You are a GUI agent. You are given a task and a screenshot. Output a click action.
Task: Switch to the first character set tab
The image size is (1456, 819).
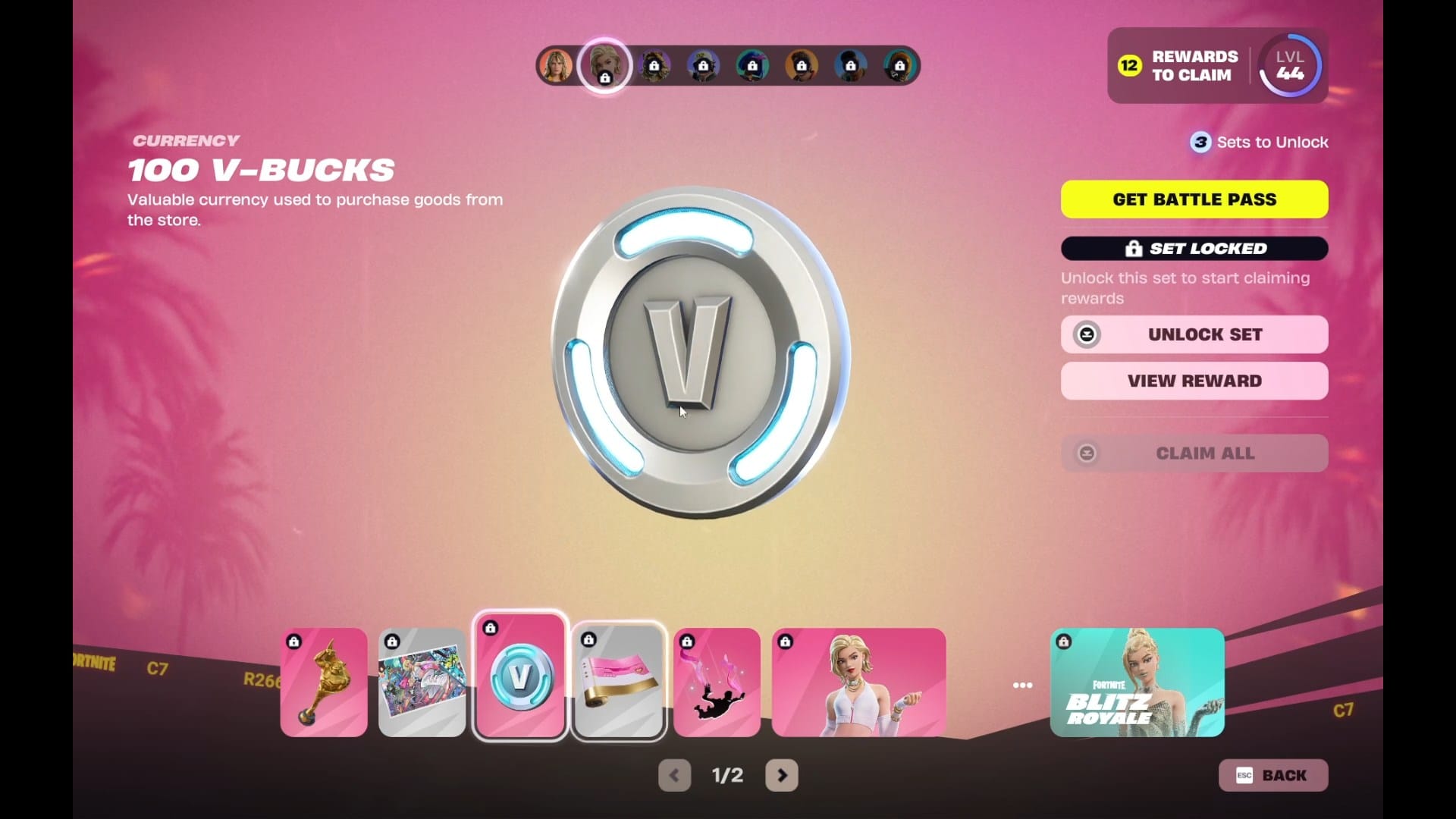click(556, 66)
